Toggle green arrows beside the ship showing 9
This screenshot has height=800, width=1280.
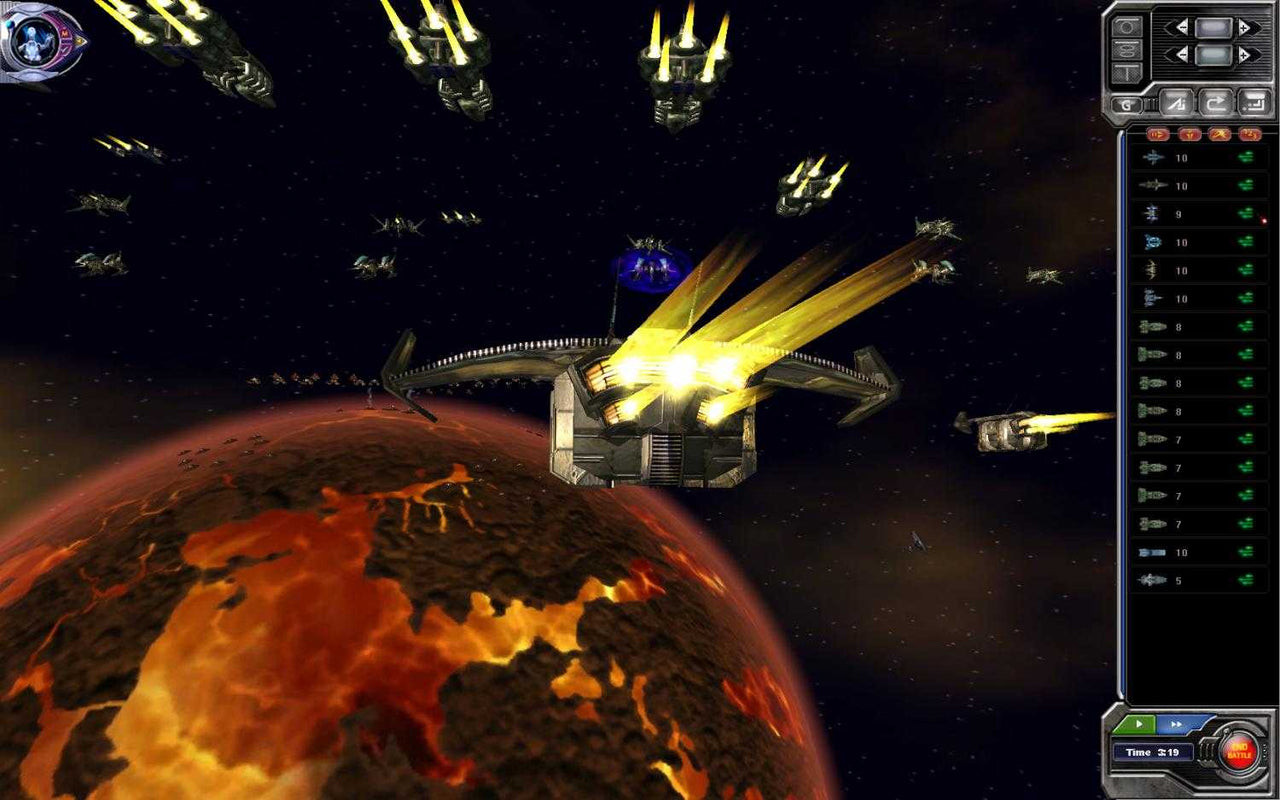[1247, 213]
